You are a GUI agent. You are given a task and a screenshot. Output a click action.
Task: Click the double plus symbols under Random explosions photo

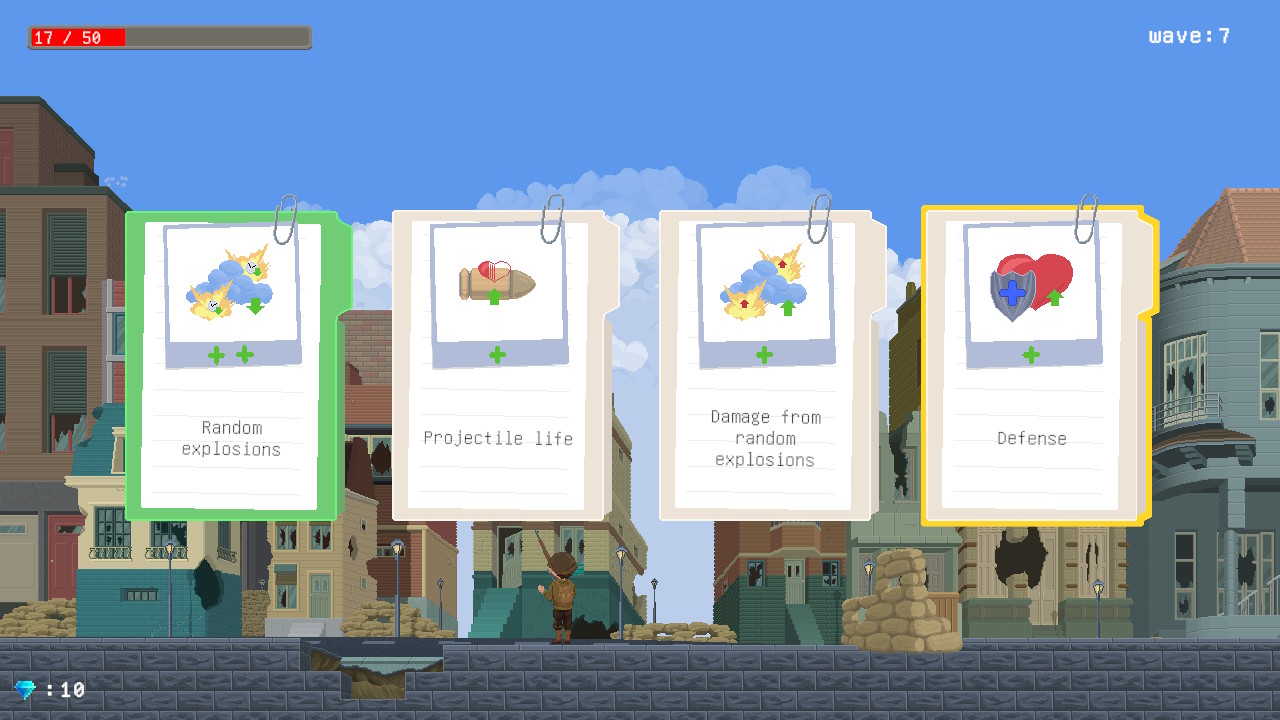[x=230, y=354]
